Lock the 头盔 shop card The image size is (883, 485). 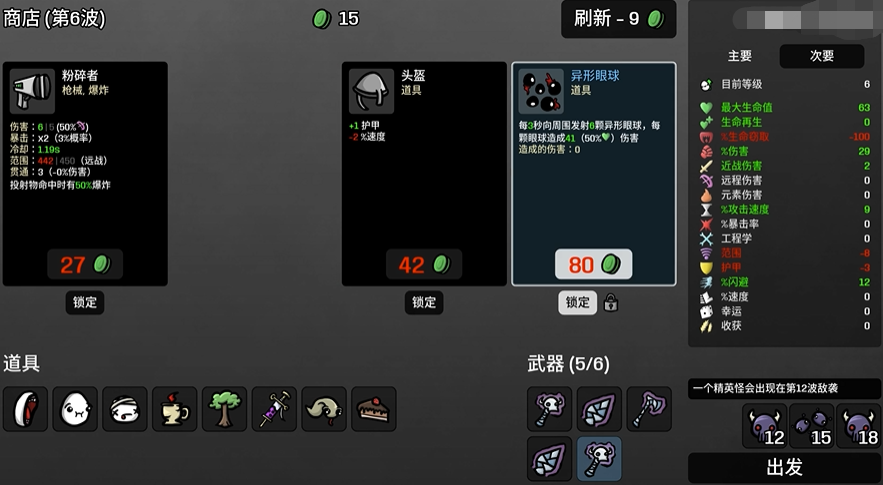424,302
